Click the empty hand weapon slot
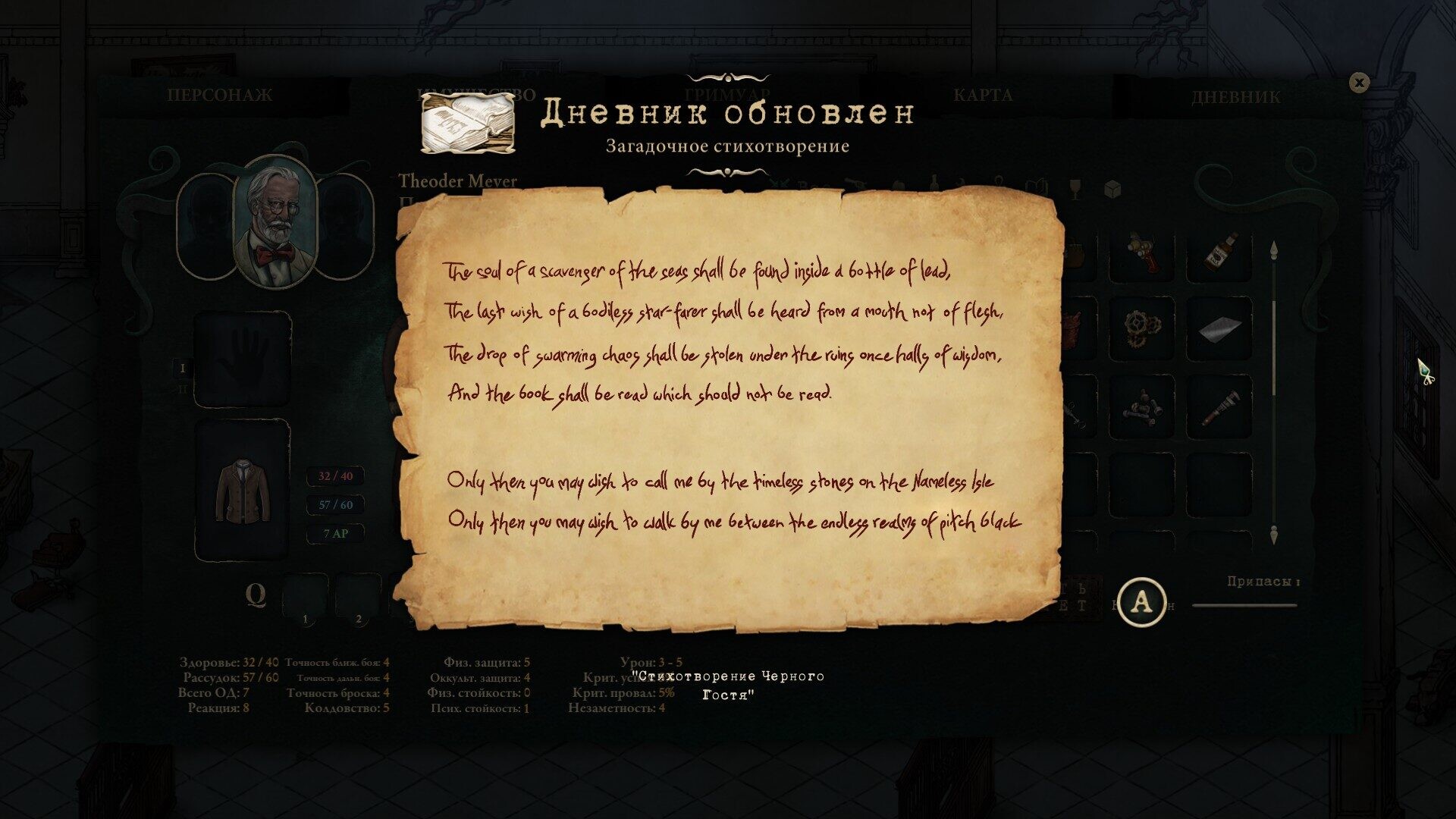 click(243, 359)
